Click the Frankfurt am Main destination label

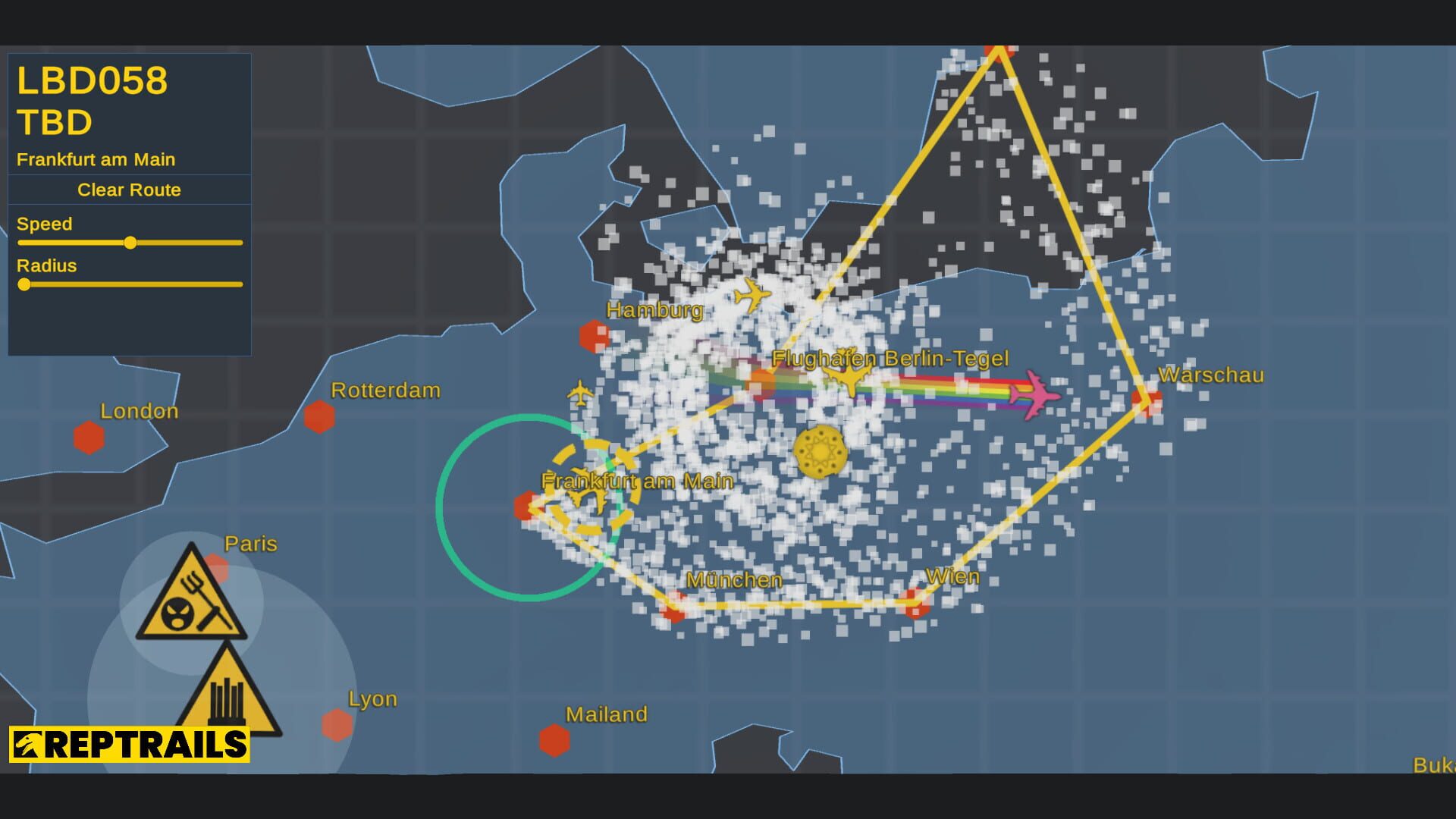[95, 159]
